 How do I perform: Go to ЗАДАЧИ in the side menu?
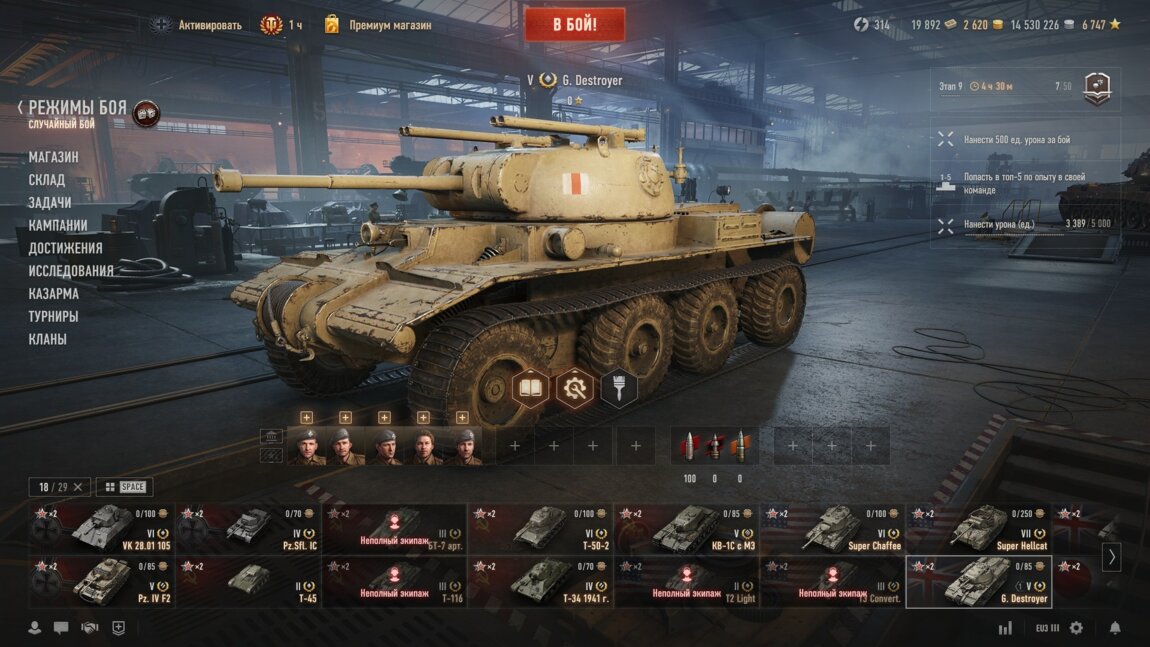tap(50, 203)
